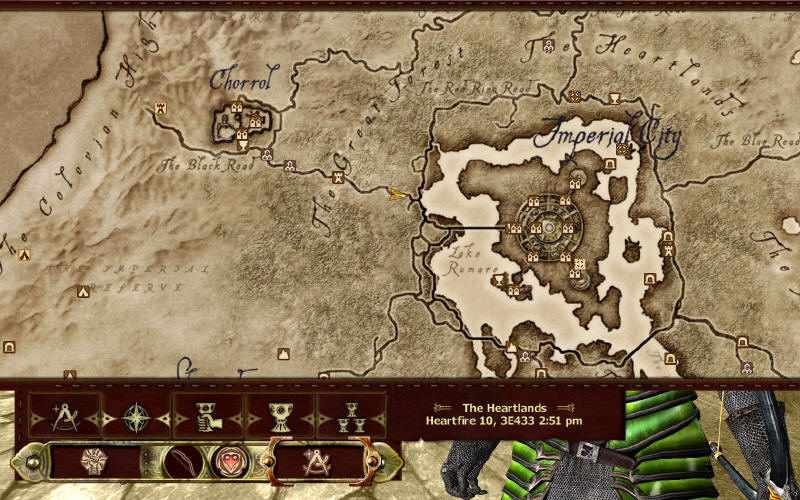Switch to the world map compass-rose tab
The width and height of the screenshot is (800, 500).
pyautogui.click(x=136, y=415)
